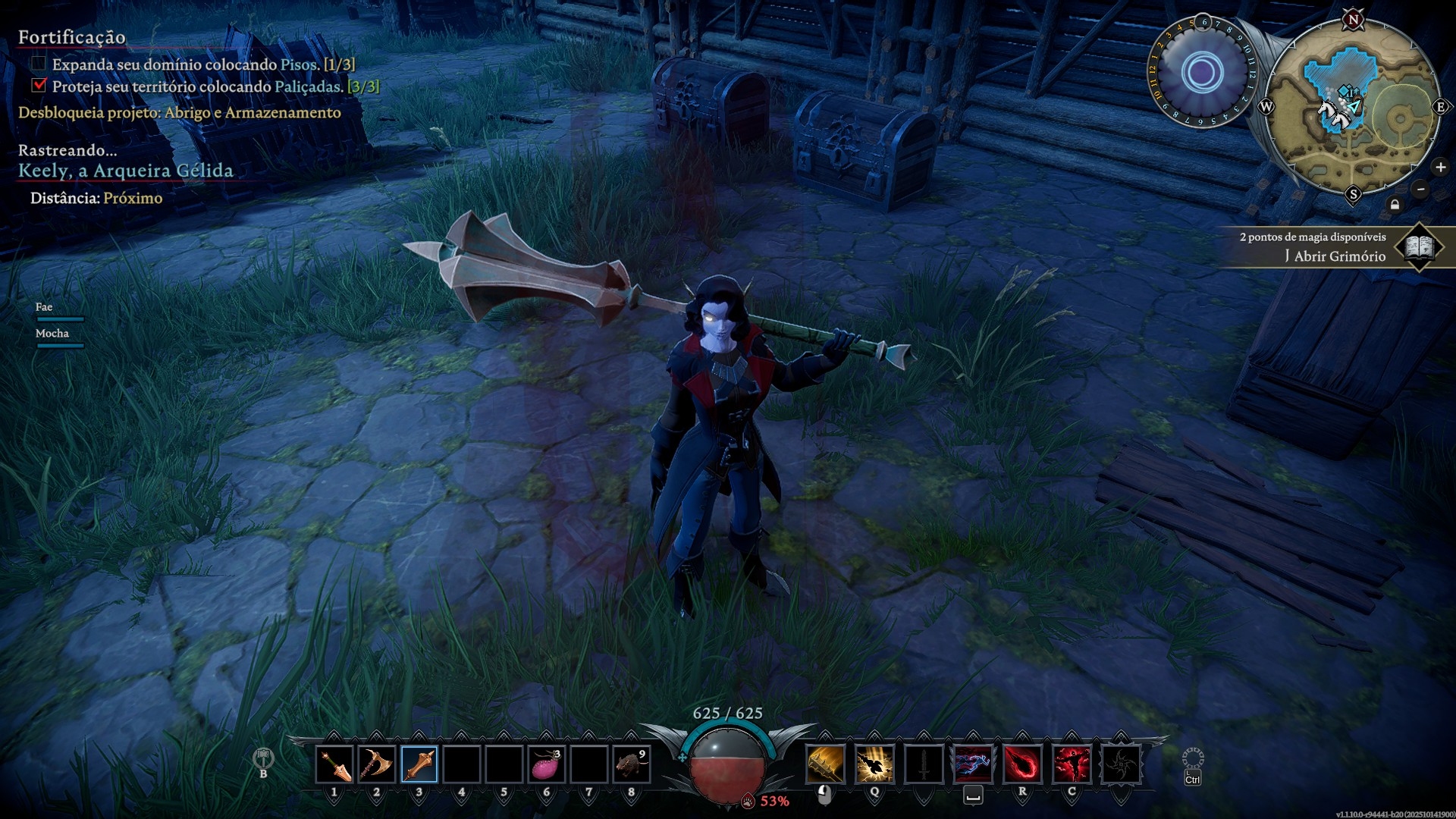Use the pink blood sack item
This screenshot has height=819, width=1456.
tap(546, 764)
